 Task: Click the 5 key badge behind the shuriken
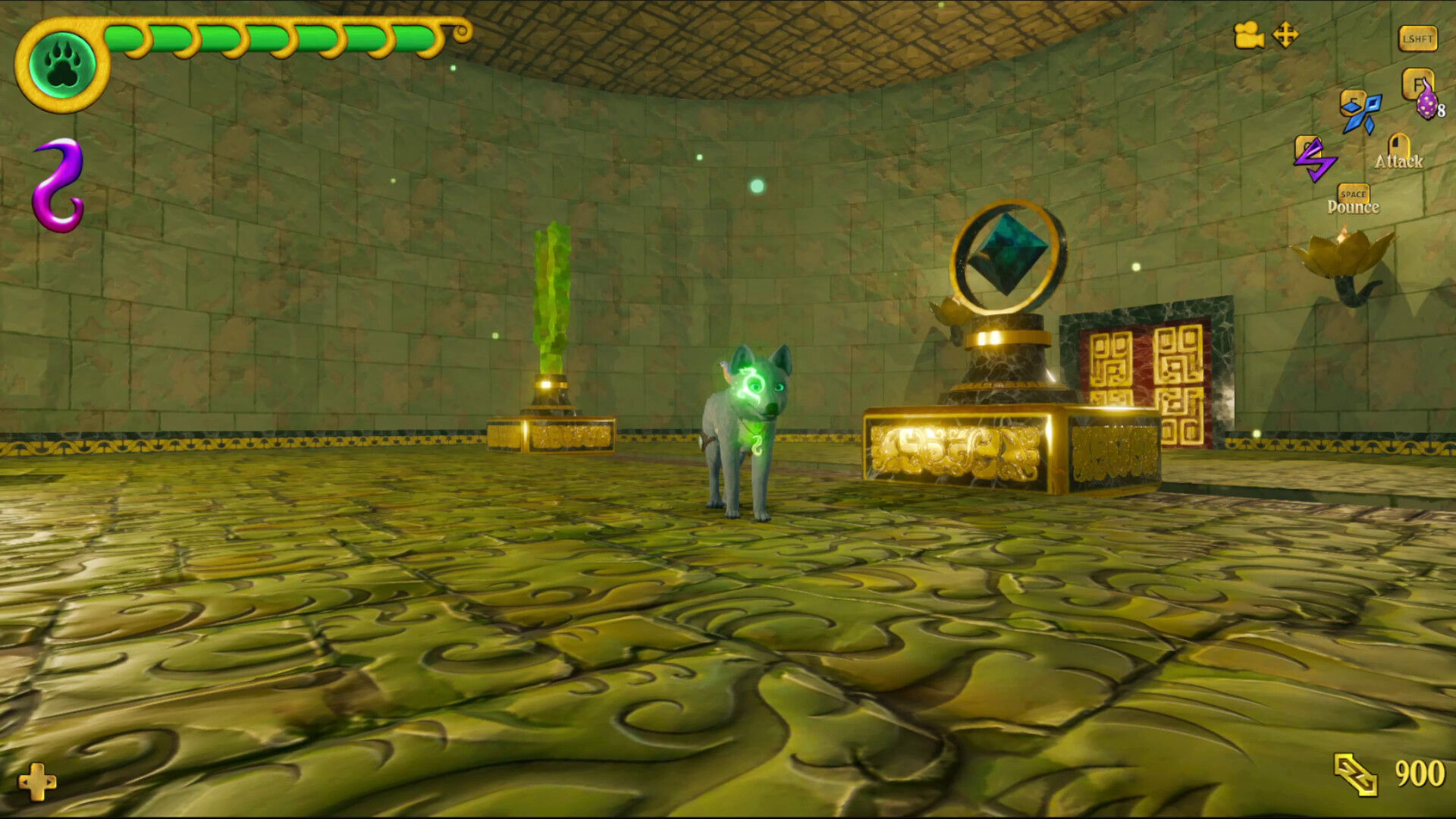1352,101
